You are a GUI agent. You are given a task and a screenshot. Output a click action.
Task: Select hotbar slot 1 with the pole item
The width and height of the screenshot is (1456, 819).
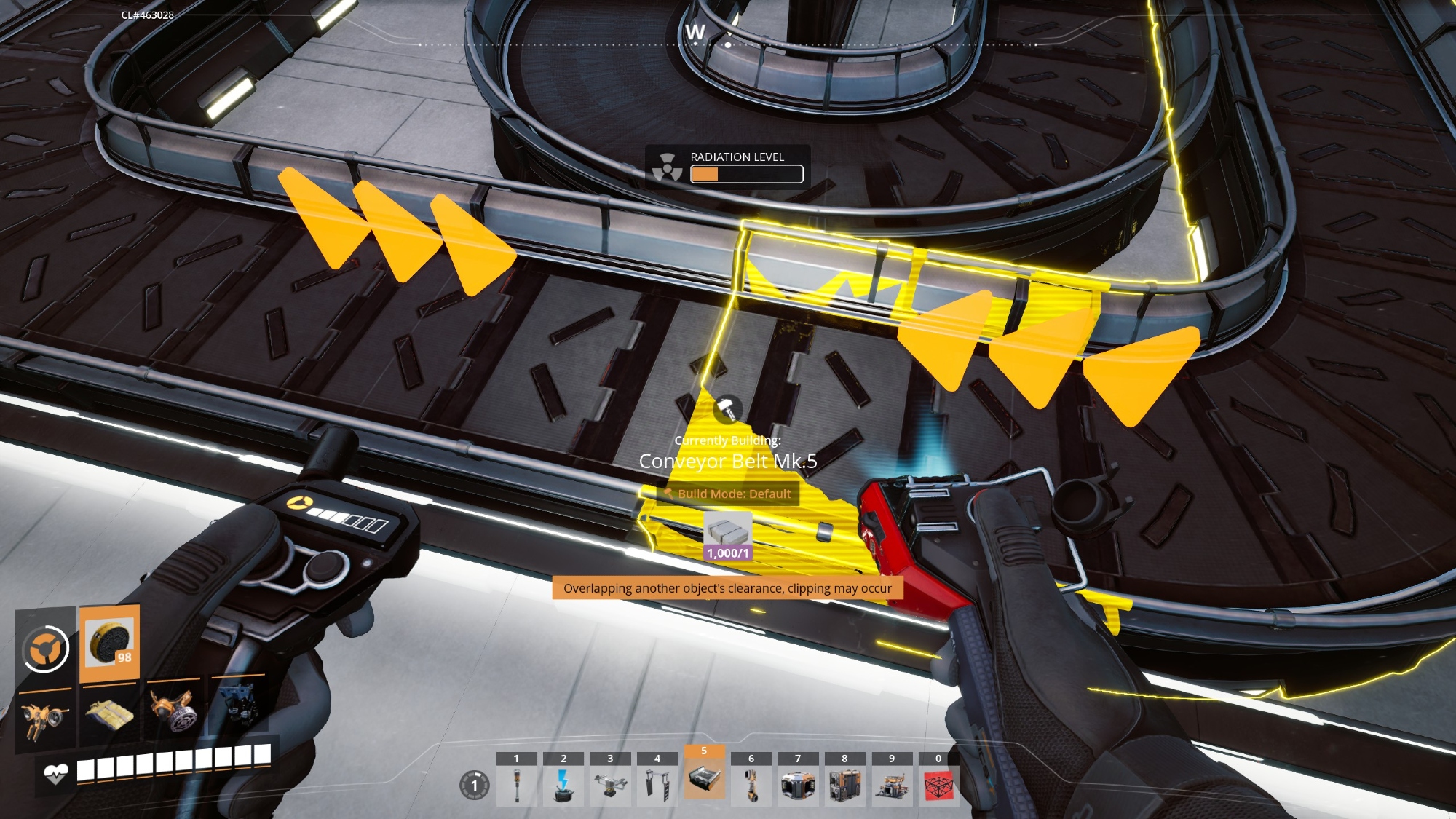click(x=517, y=785)
